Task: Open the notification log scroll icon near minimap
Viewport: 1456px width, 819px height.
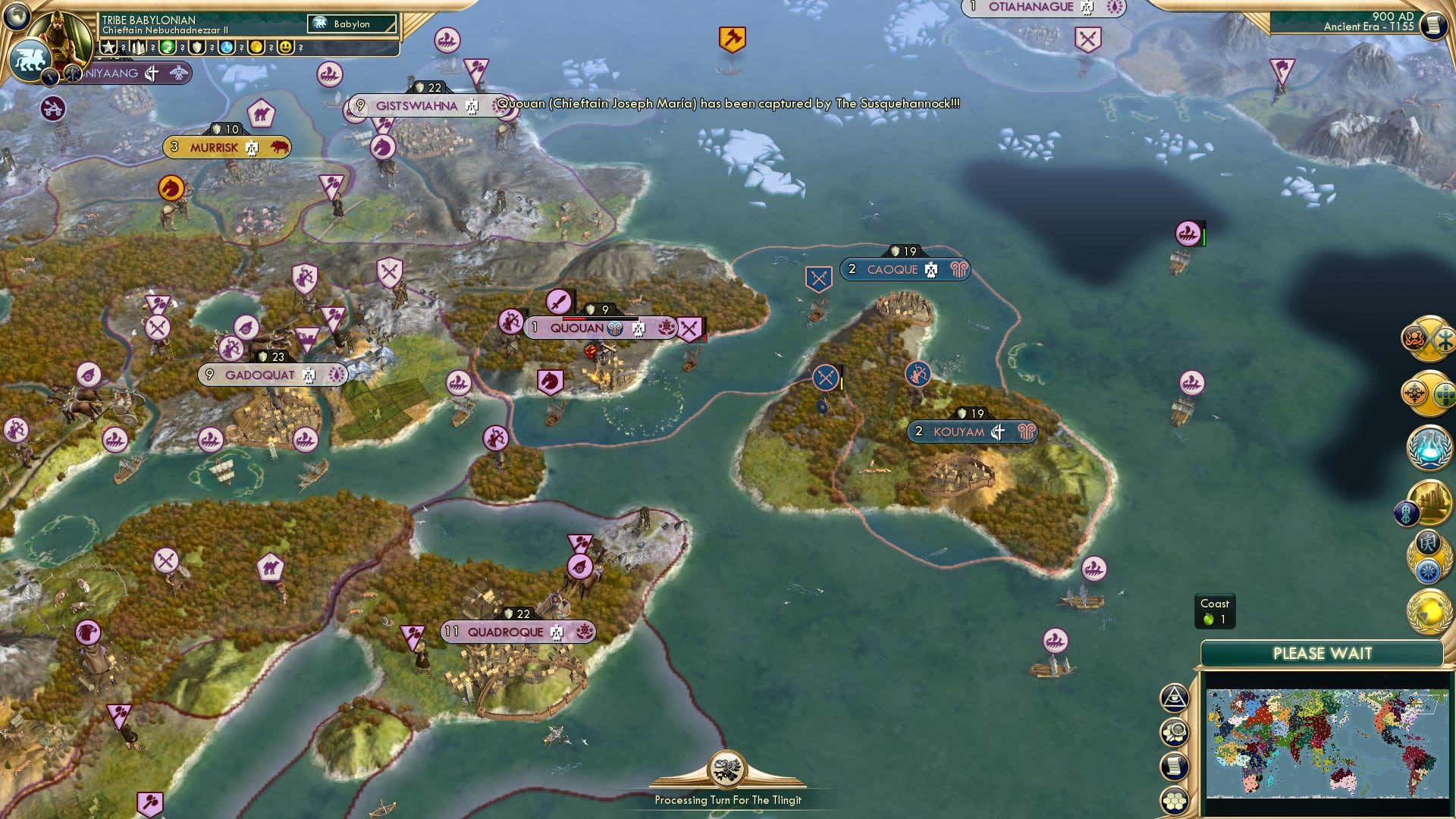Action: [1174, 767]
